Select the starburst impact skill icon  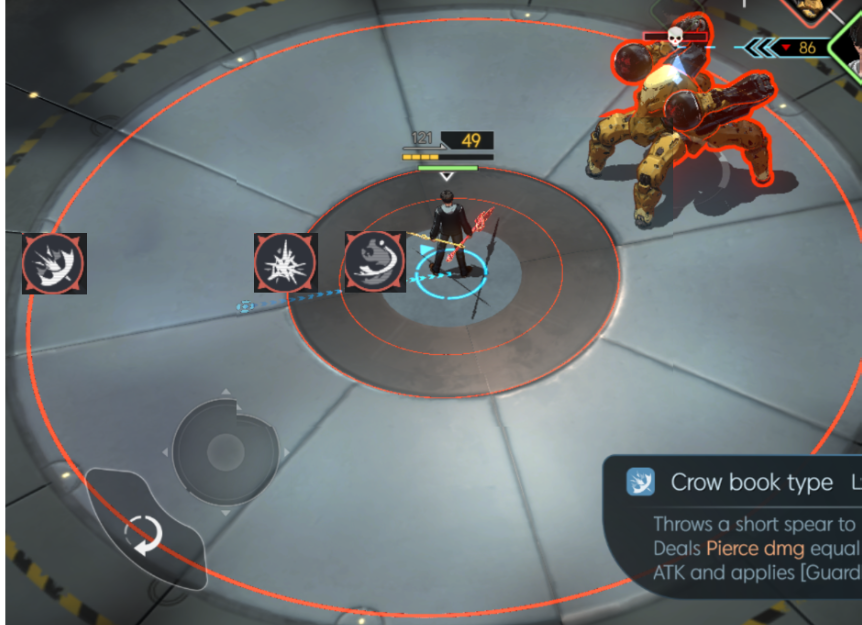pos(286,264)
